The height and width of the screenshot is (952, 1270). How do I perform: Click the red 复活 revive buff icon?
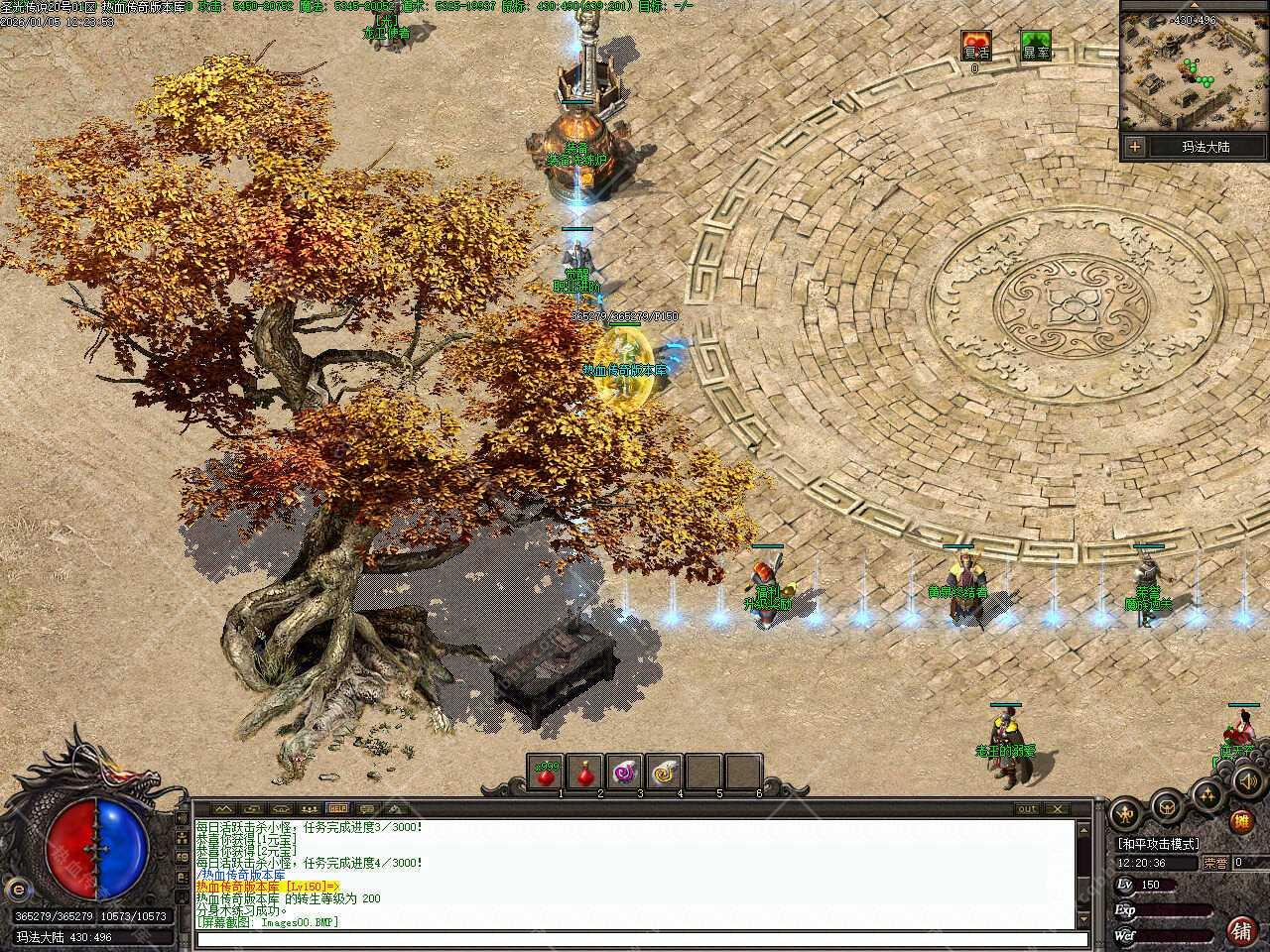click(976, 46)
